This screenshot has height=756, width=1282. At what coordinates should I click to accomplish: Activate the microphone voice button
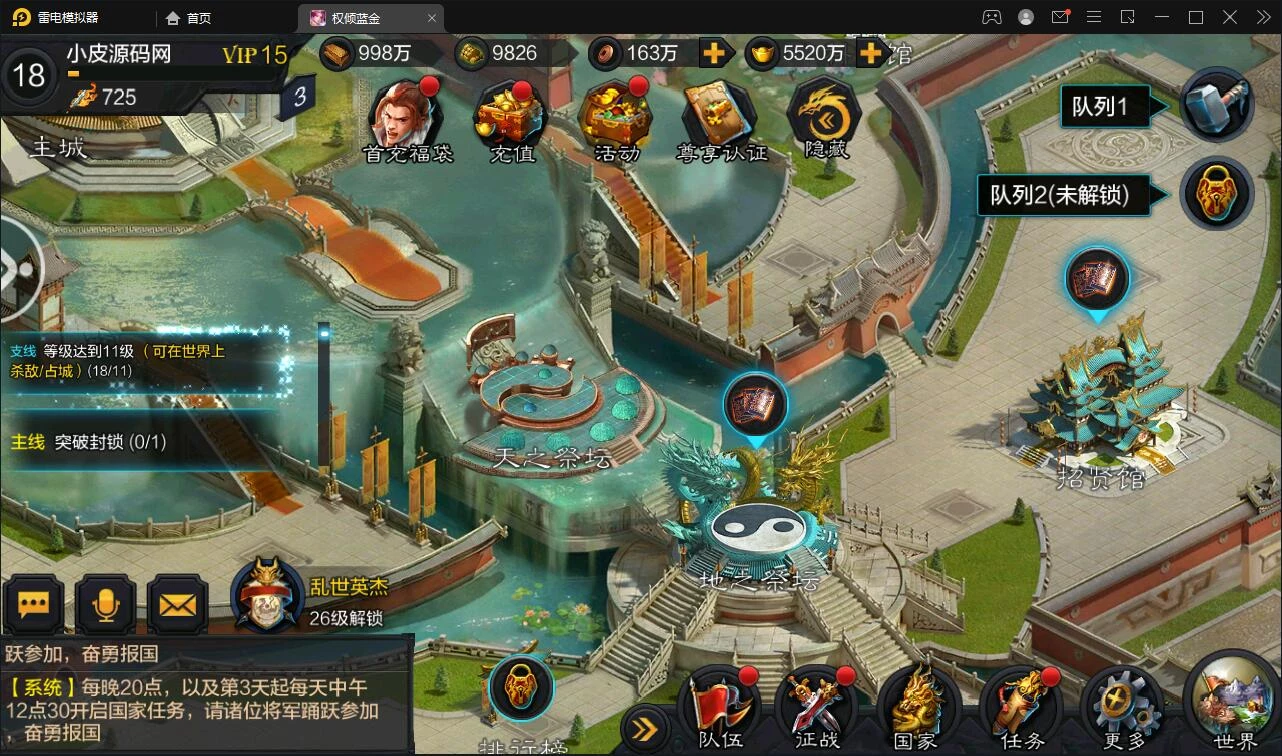106,604
